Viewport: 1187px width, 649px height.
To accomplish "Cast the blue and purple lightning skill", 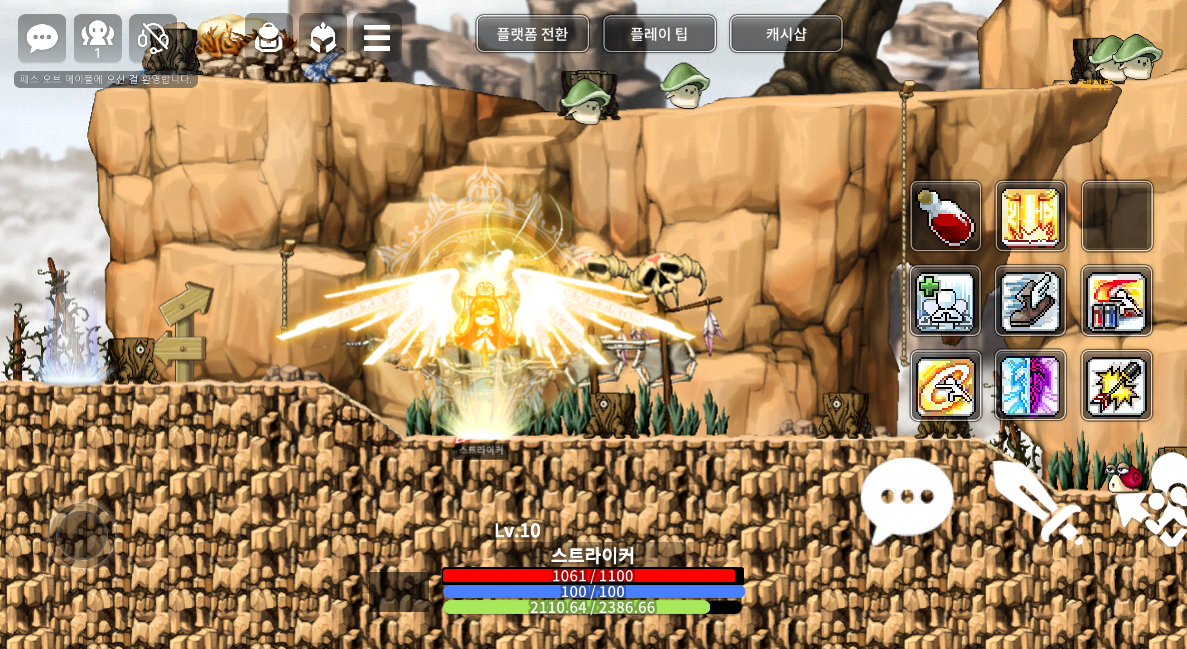I will (x=1031, y=385).
